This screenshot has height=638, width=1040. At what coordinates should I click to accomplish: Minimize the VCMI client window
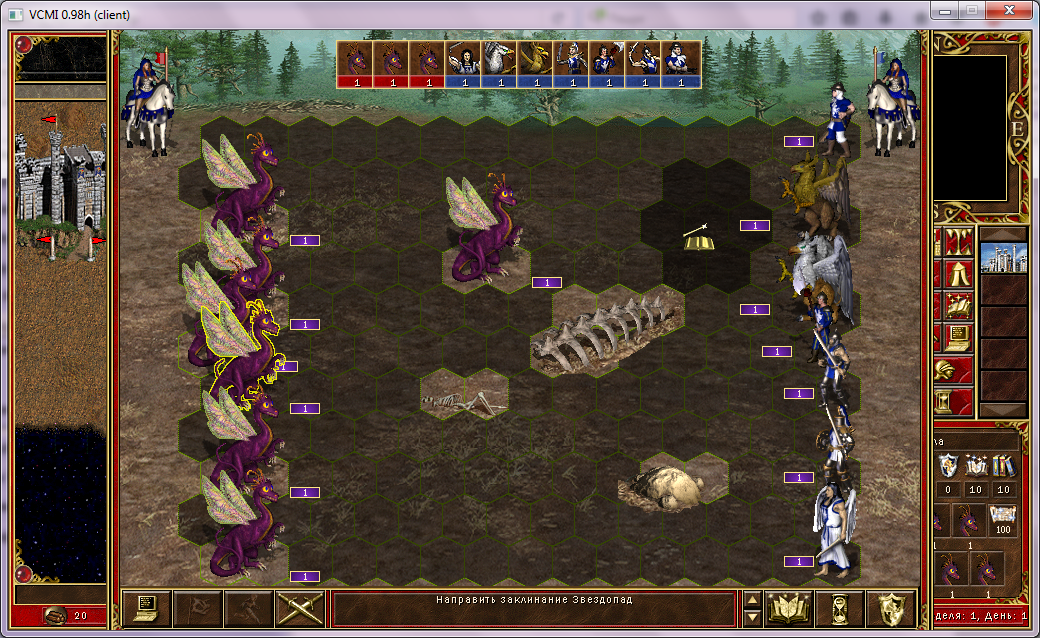[945, 11]
